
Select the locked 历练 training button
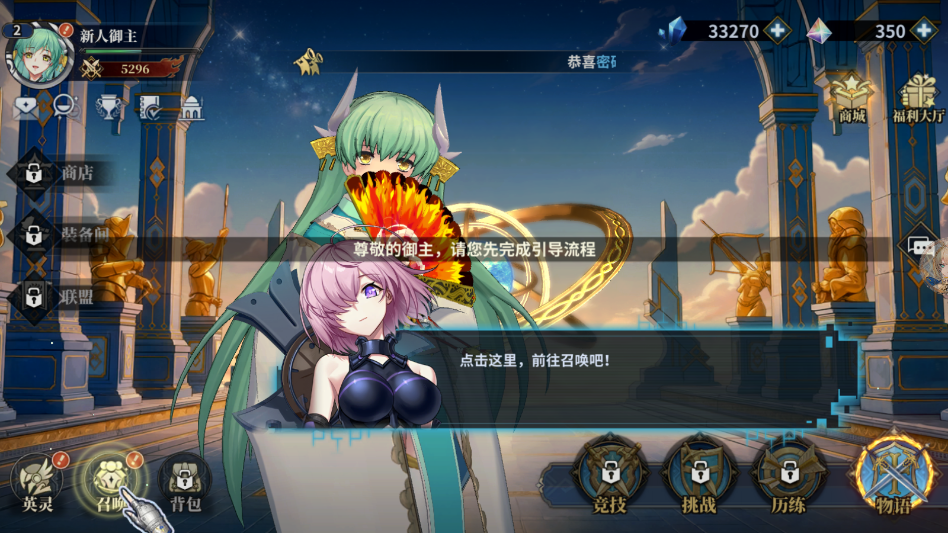click(x=788, y=475)
